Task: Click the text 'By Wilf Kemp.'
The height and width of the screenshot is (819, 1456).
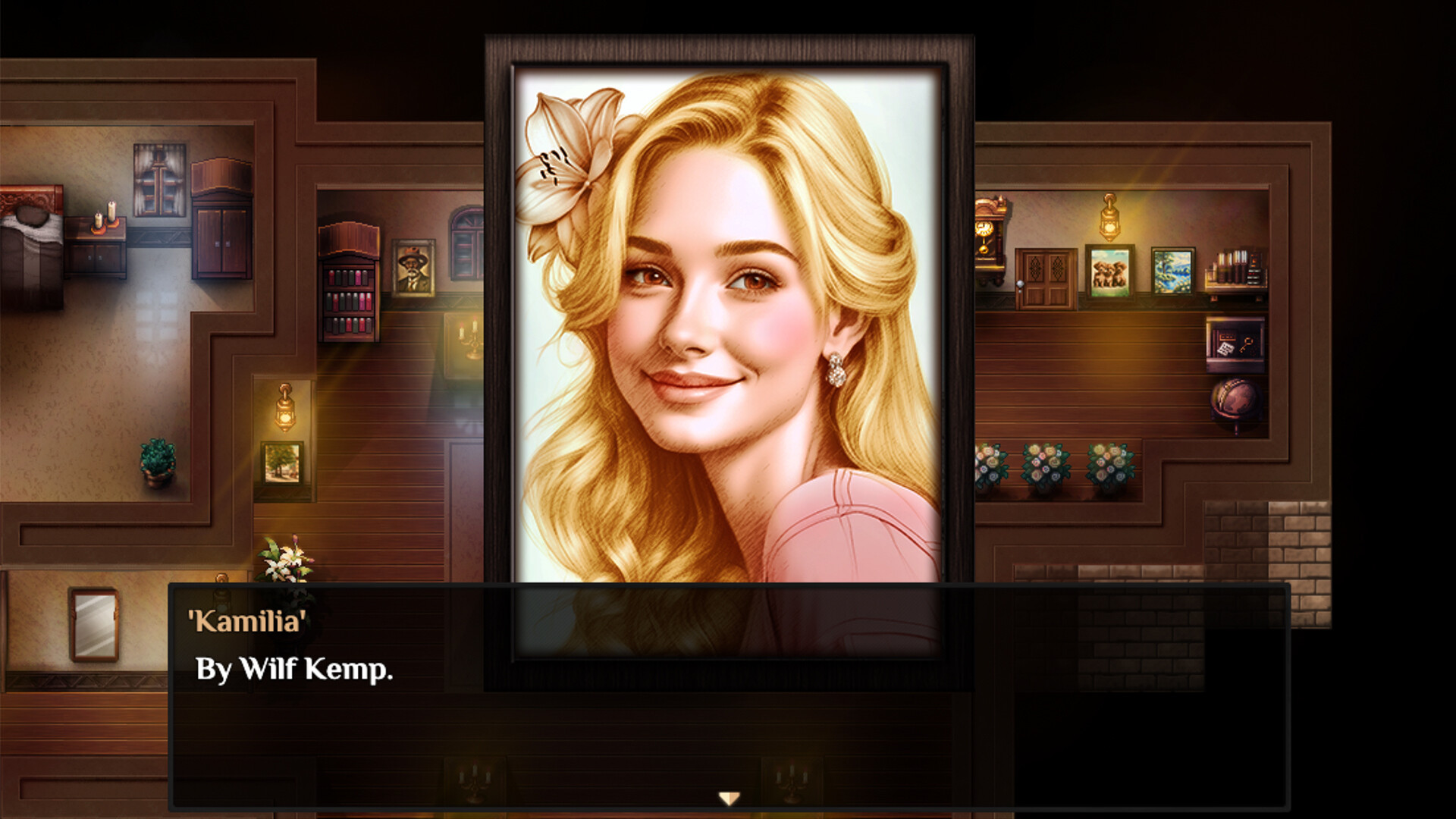Action: coord(294,670)
